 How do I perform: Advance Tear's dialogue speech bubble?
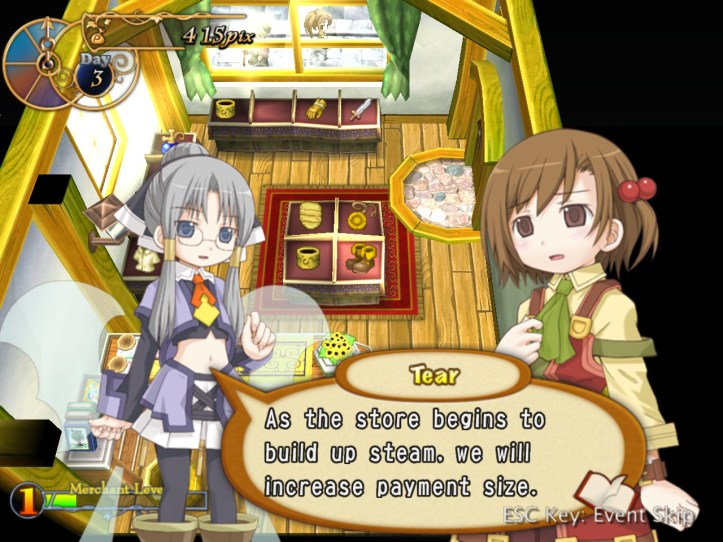400,452
